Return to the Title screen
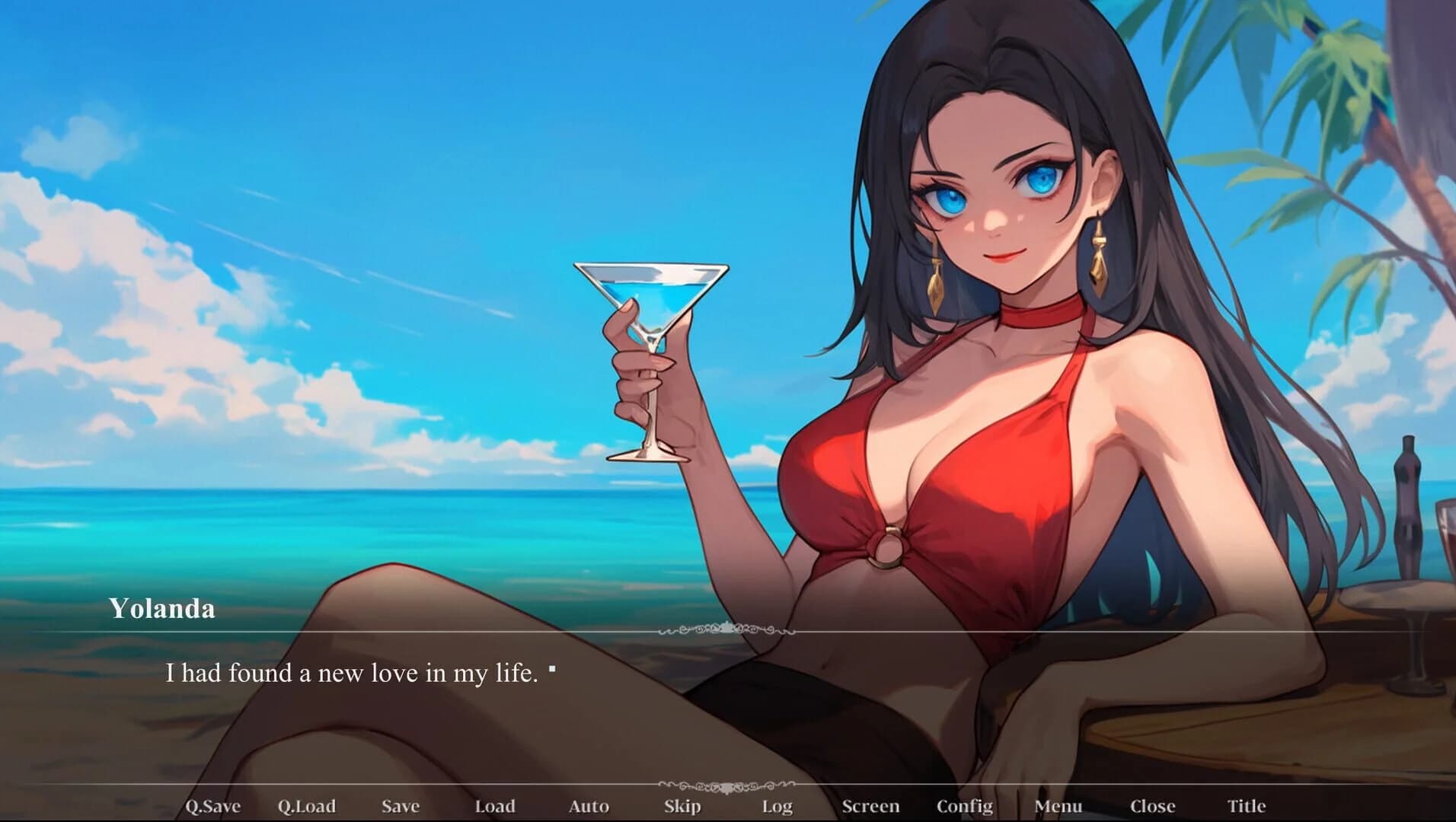The height and width of the screenshot is (822, 1456). (x=1246, y=804)
